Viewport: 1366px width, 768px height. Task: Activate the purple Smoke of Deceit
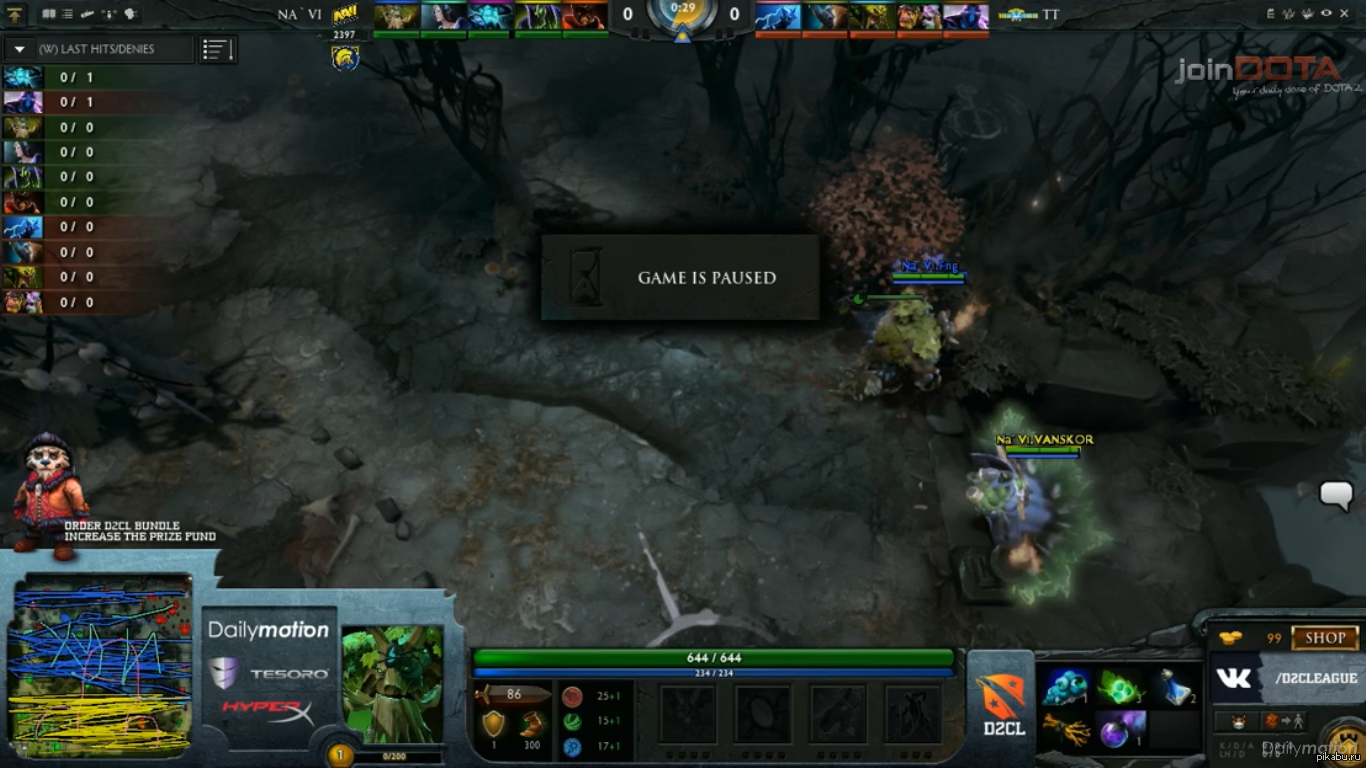point(1121,730)
